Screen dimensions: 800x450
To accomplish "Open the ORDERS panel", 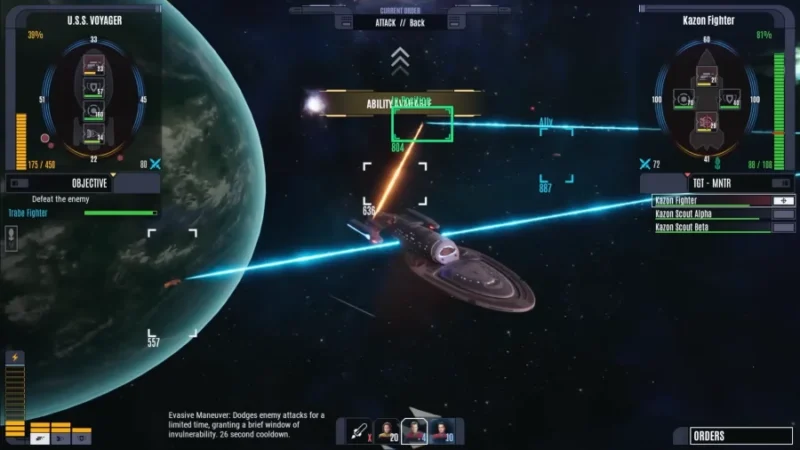I will 742,435.
